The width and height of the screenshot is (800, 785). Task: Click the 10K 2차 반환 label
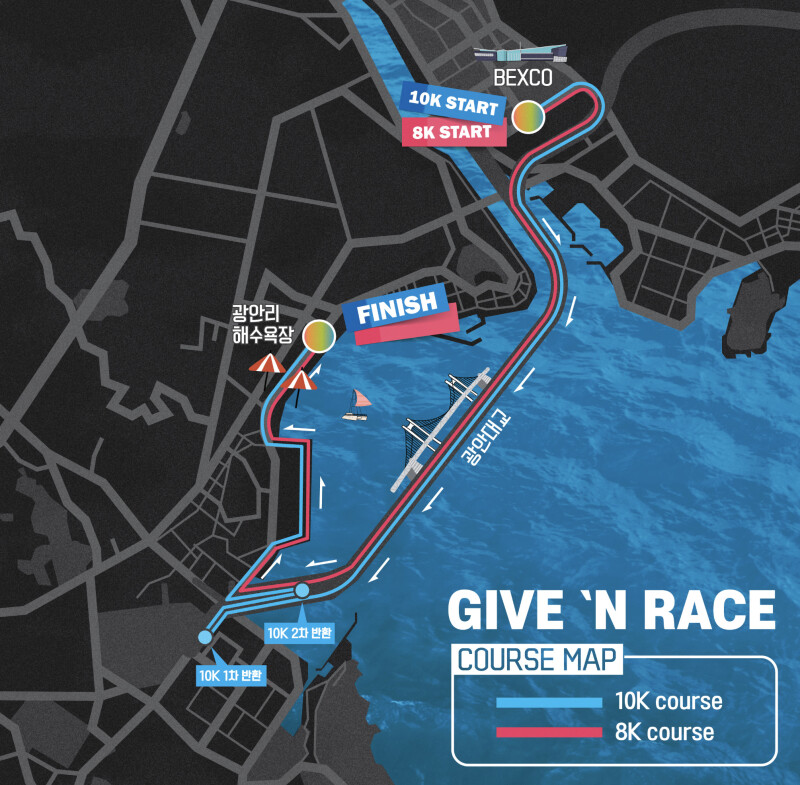300,633
